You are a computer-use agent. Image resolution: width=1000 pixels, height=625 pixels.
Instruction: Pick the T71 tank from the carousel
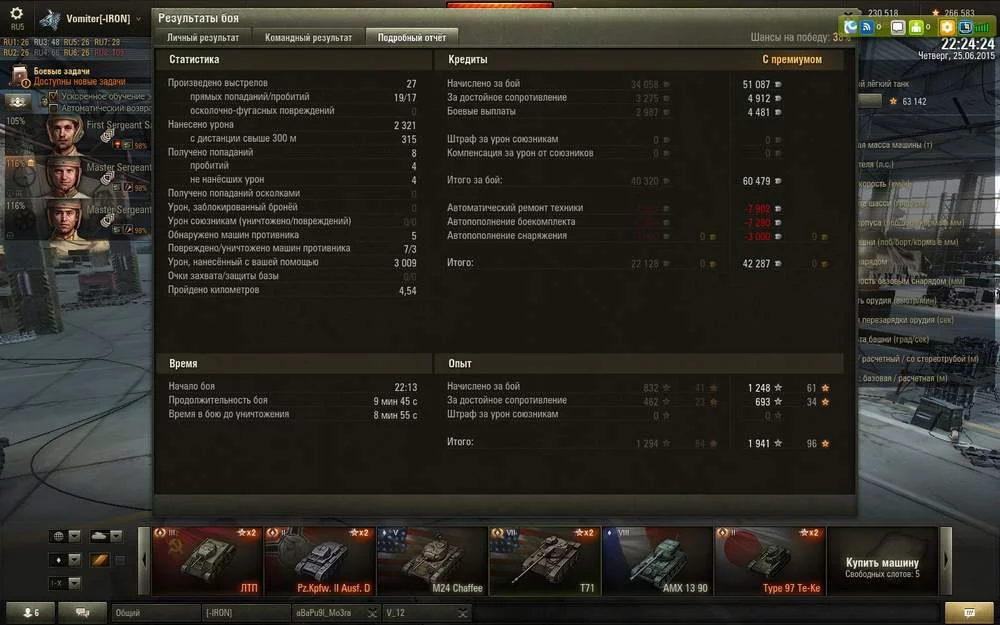pos(544,561)
